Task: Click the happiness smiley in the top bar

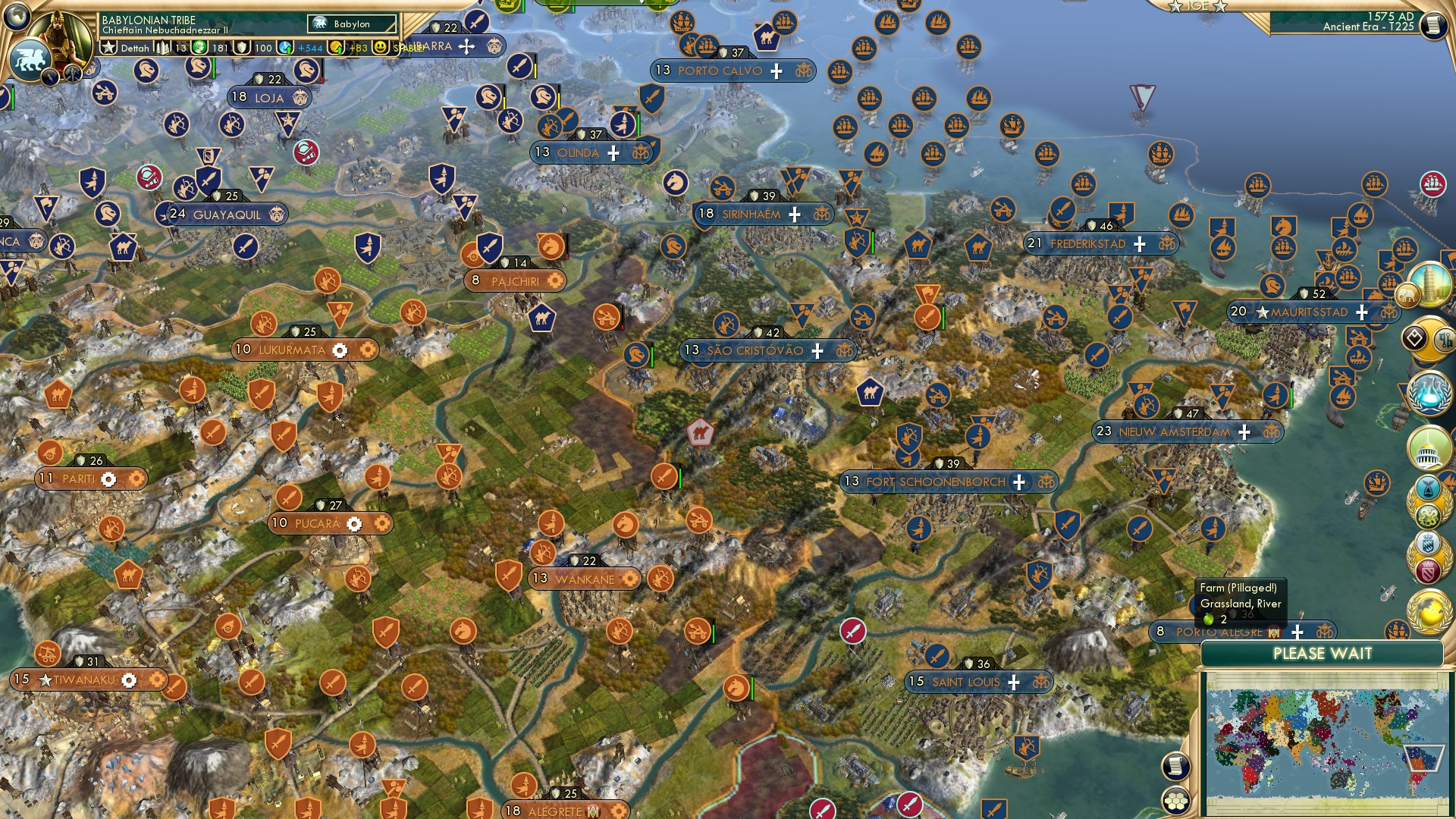Action: (x=381, y=47)
